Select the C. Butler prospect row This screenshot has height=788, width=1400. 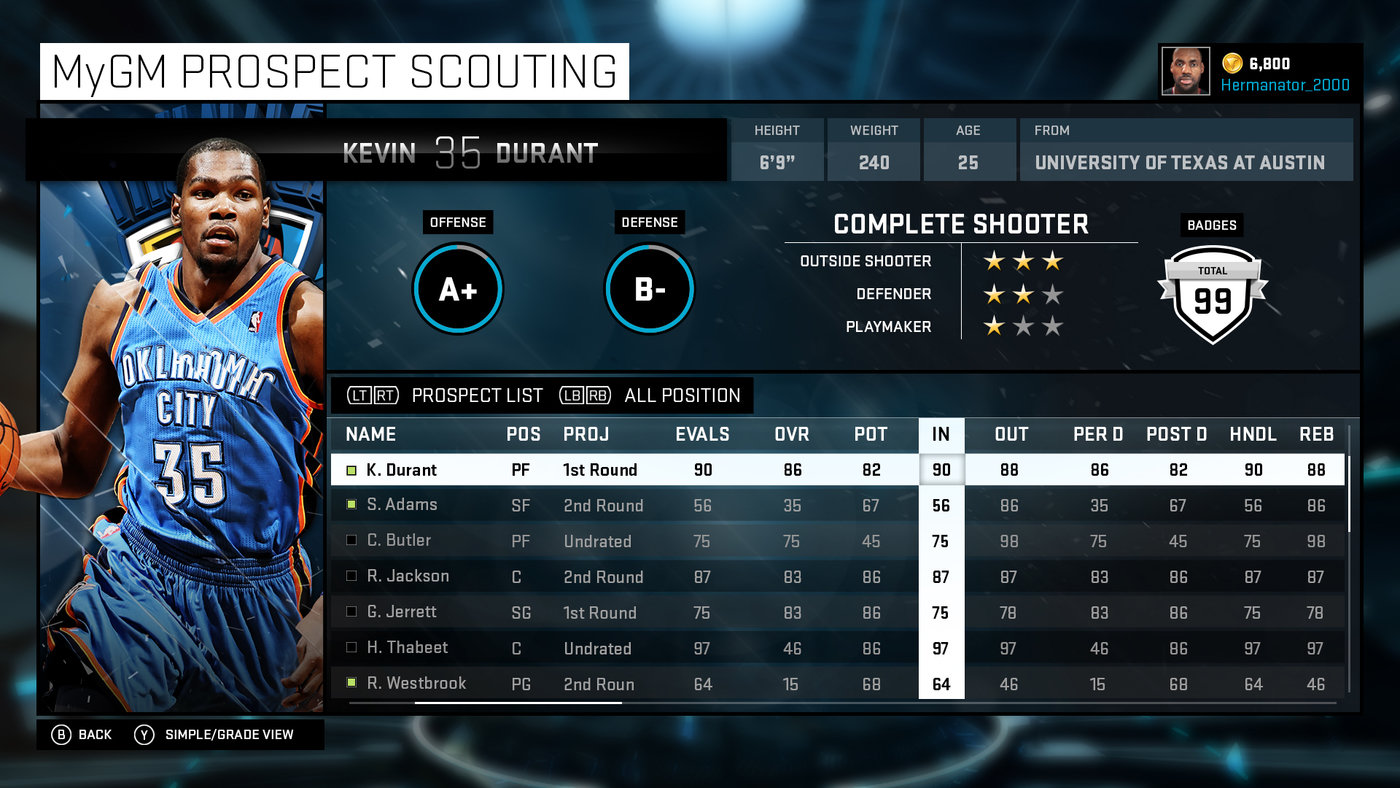[398, 541]
